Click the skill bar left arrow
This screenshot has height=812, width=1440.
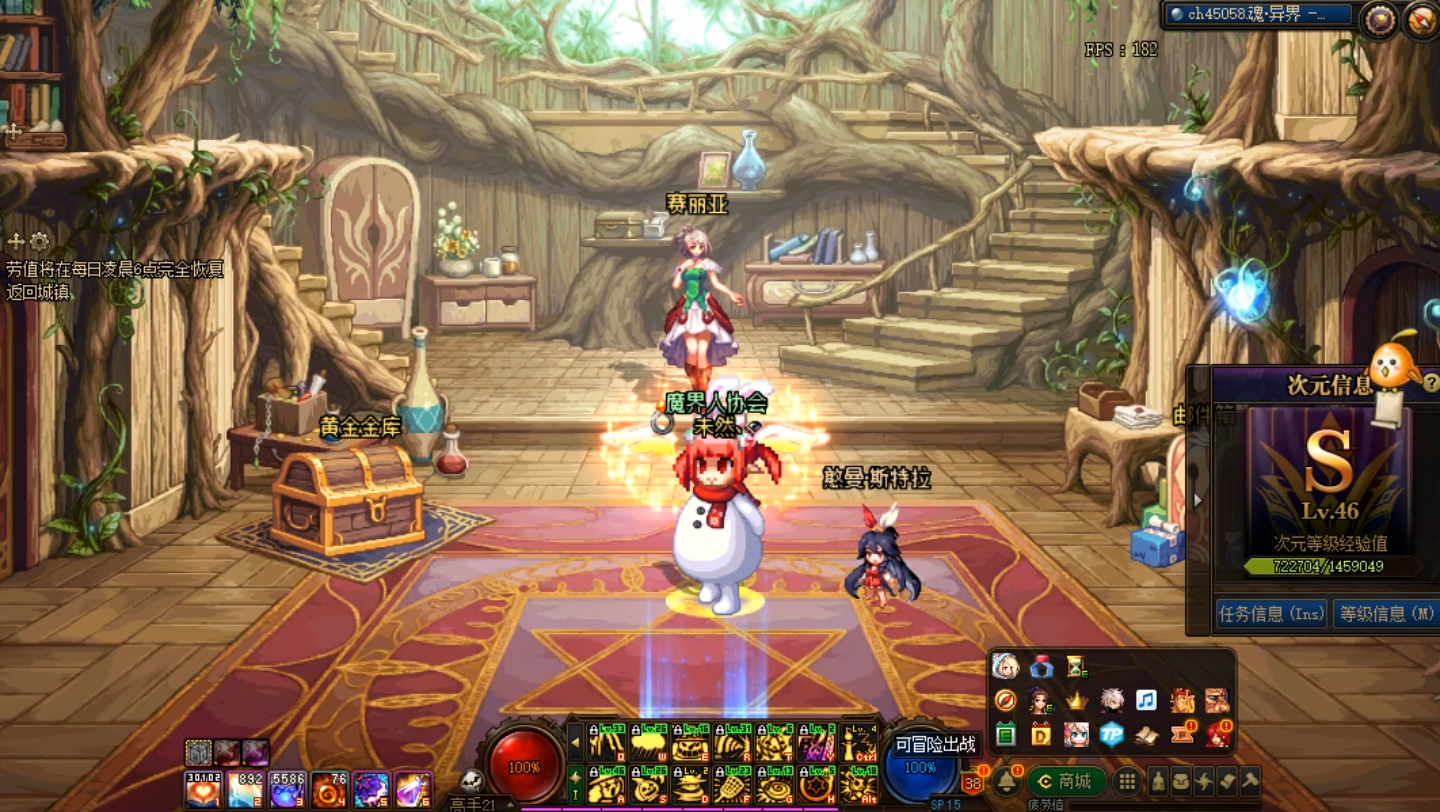pyautogui.click(x=576, y=743)
